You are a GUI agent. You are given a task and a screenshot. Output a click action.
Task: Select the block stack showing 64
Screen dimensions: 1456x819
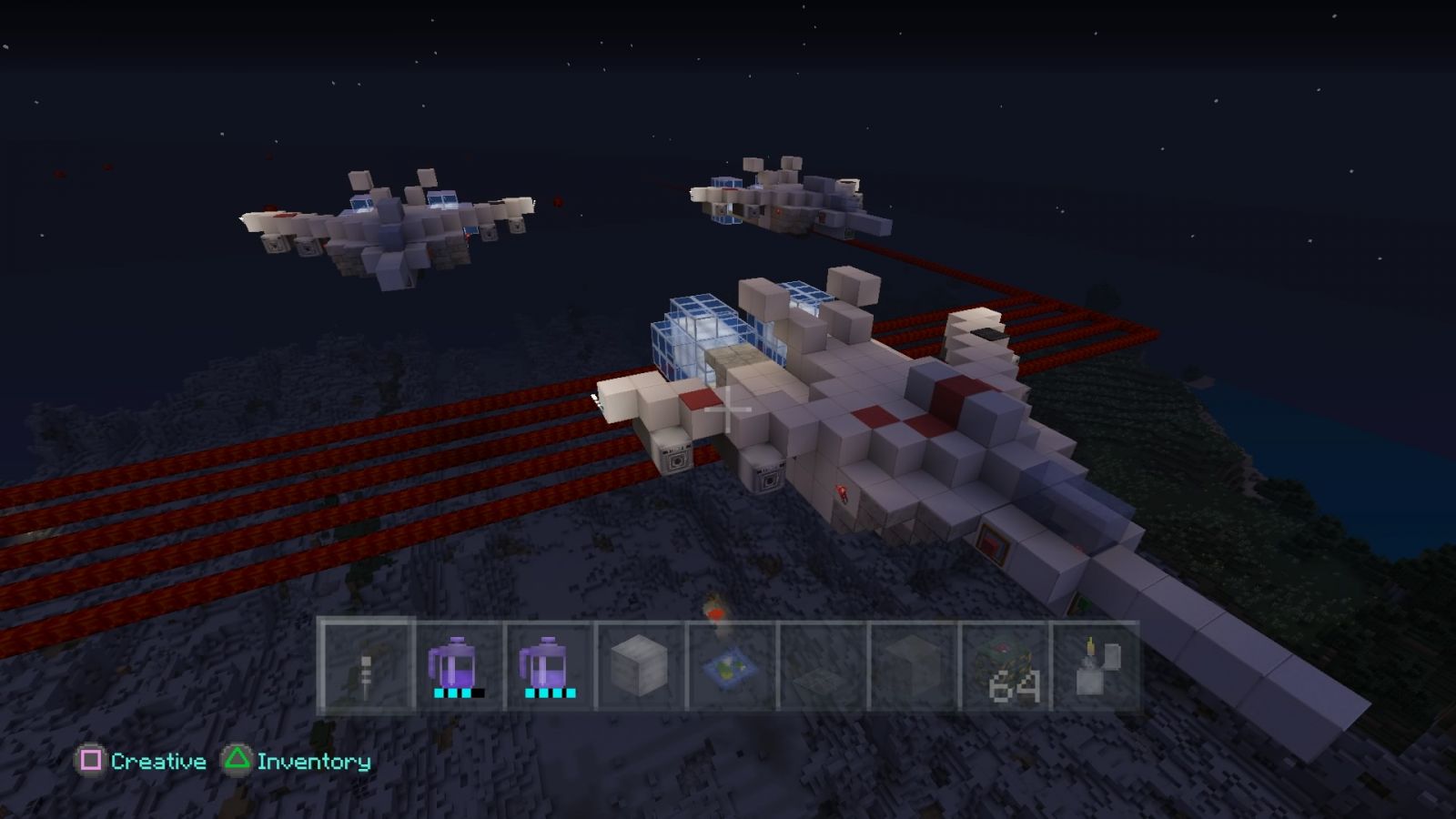click(x=1005, y=666)
